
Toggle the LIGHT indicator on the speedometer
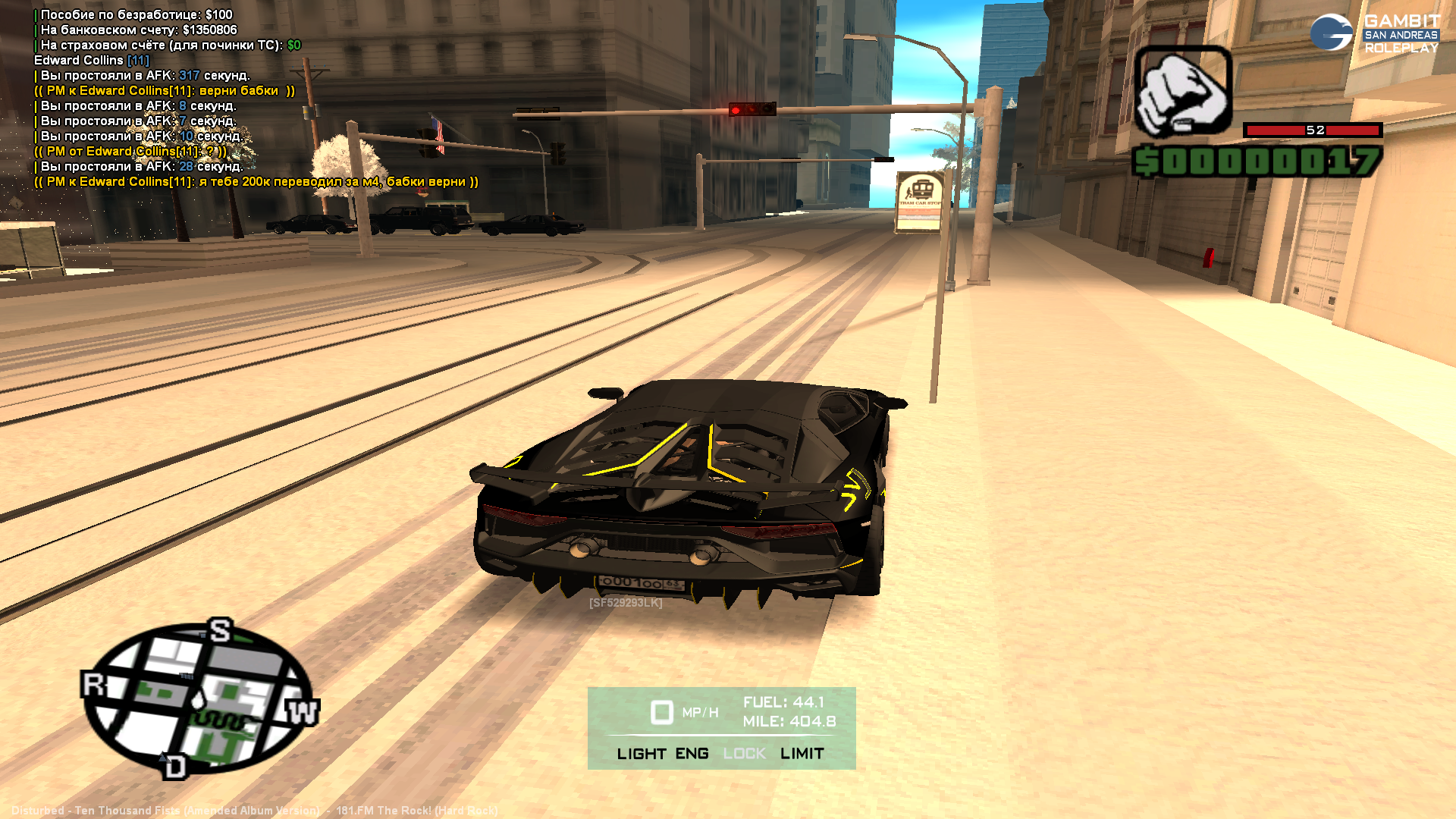point(641,754)
